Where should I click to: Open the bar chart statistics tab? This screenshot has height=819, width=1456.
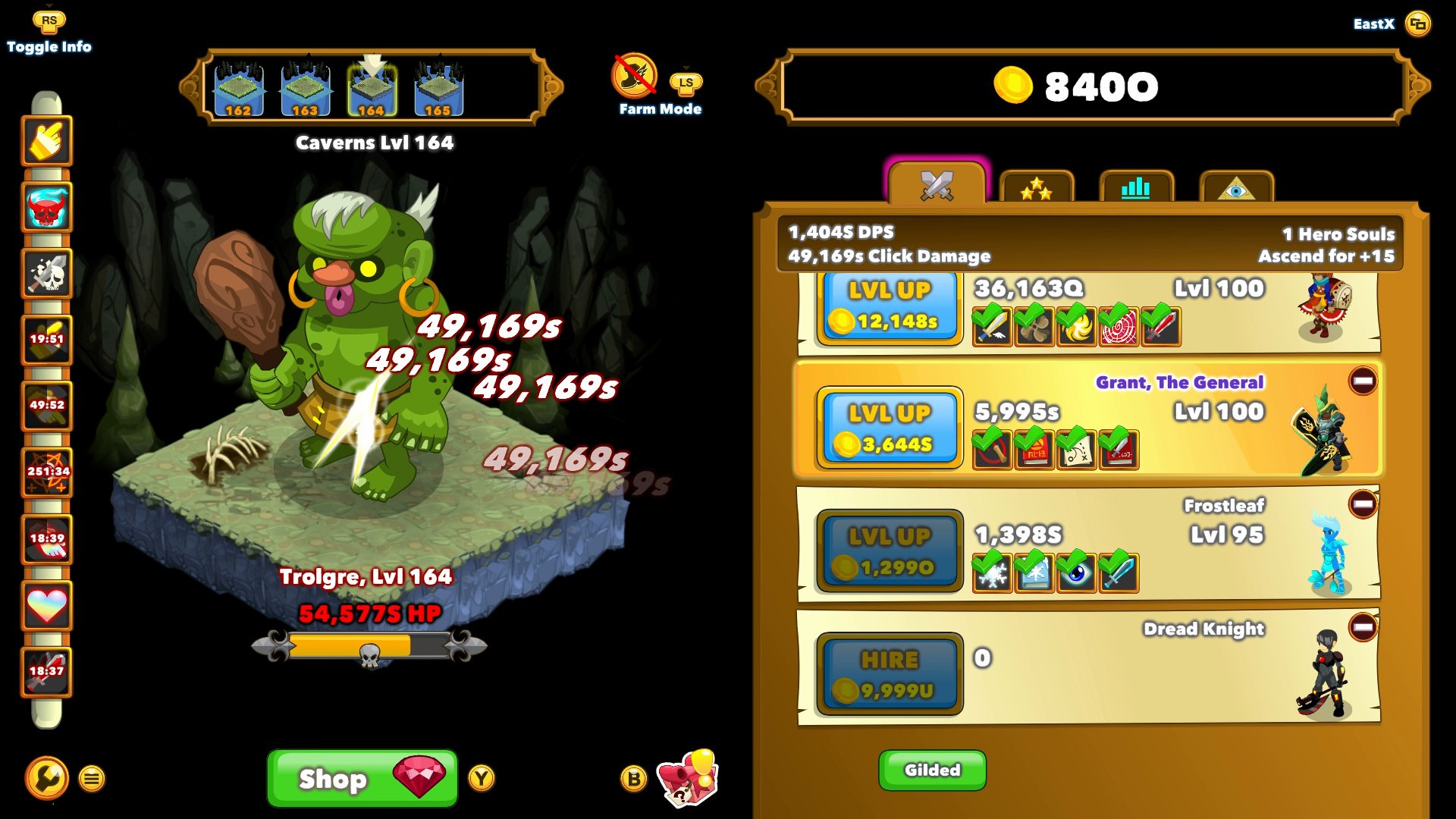[x=1135, y=188]
